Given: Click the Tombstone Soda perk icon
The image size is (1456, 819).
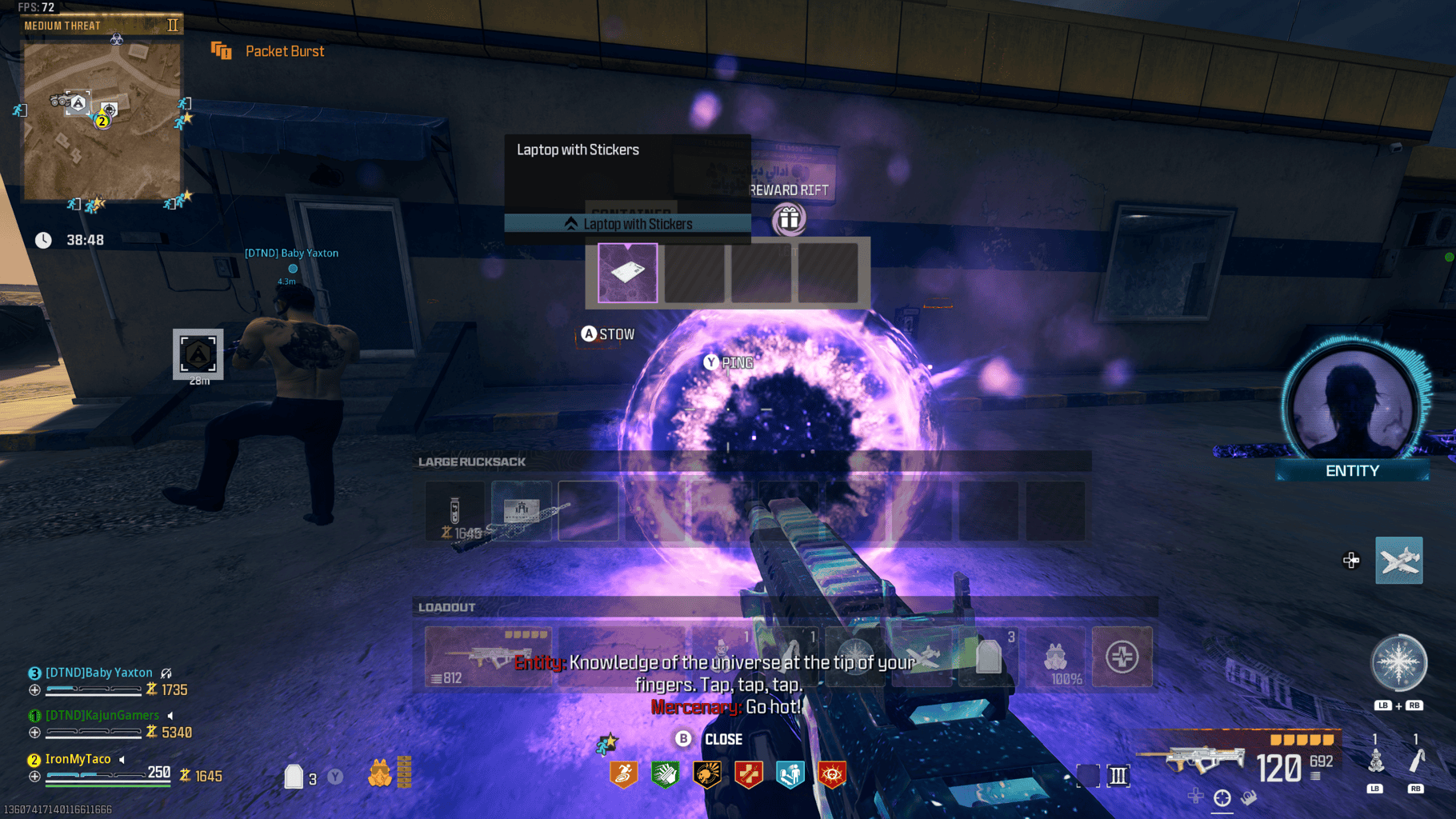Looking at the screenshot, I should click(790, 774).
